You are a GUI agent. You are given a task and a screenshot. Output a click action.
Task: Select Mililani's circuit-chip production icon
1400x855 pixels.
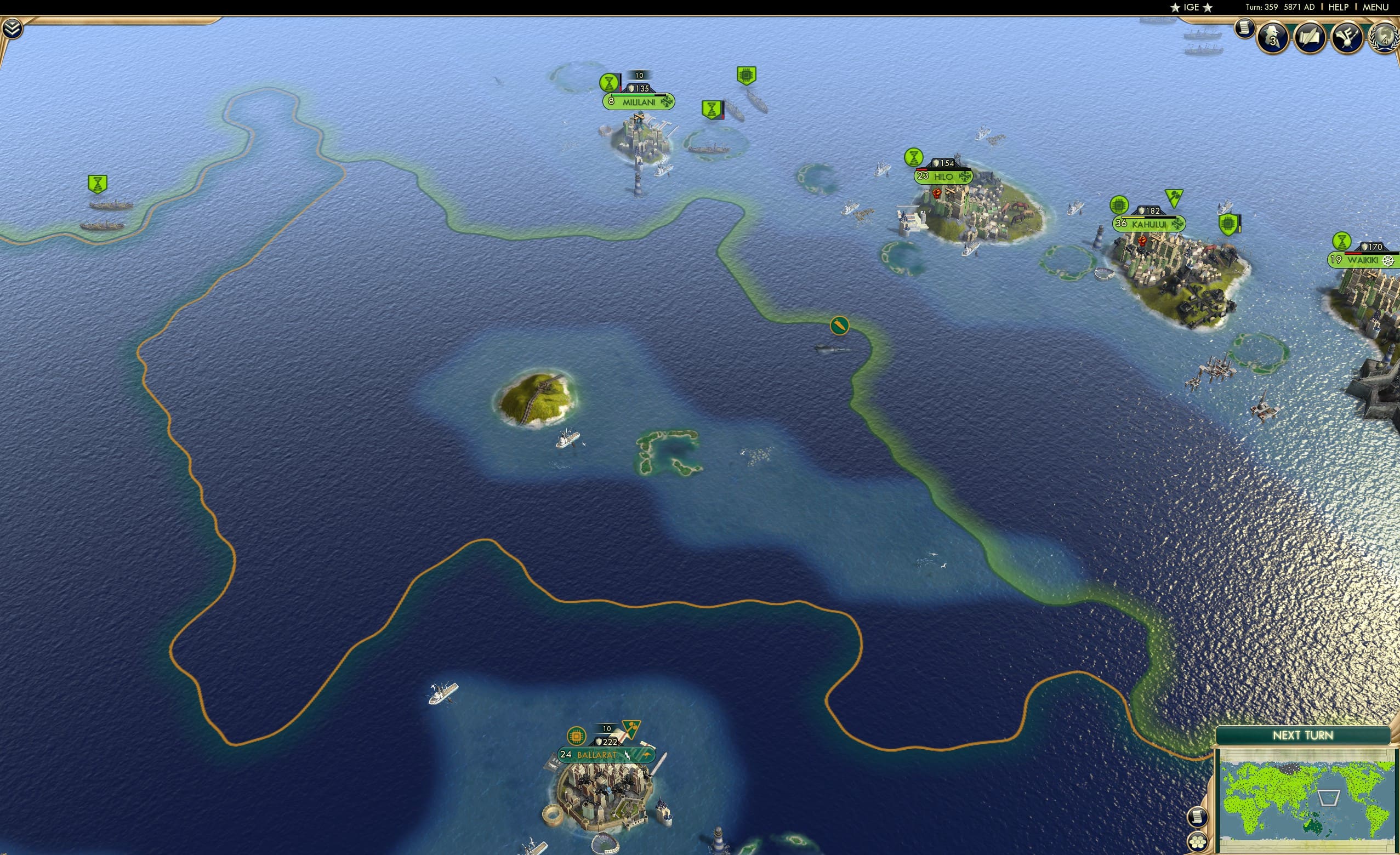coord(747,75)
